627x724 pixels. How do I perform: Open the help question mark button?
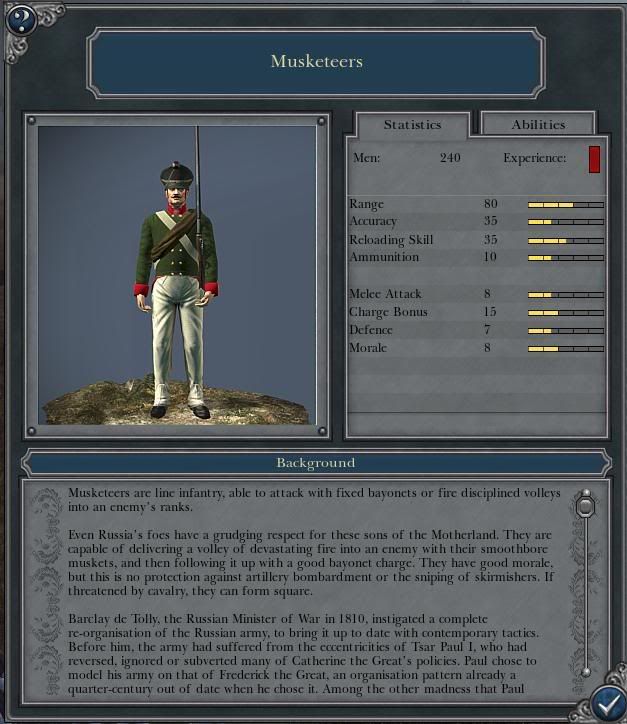(x=19, y=17)
